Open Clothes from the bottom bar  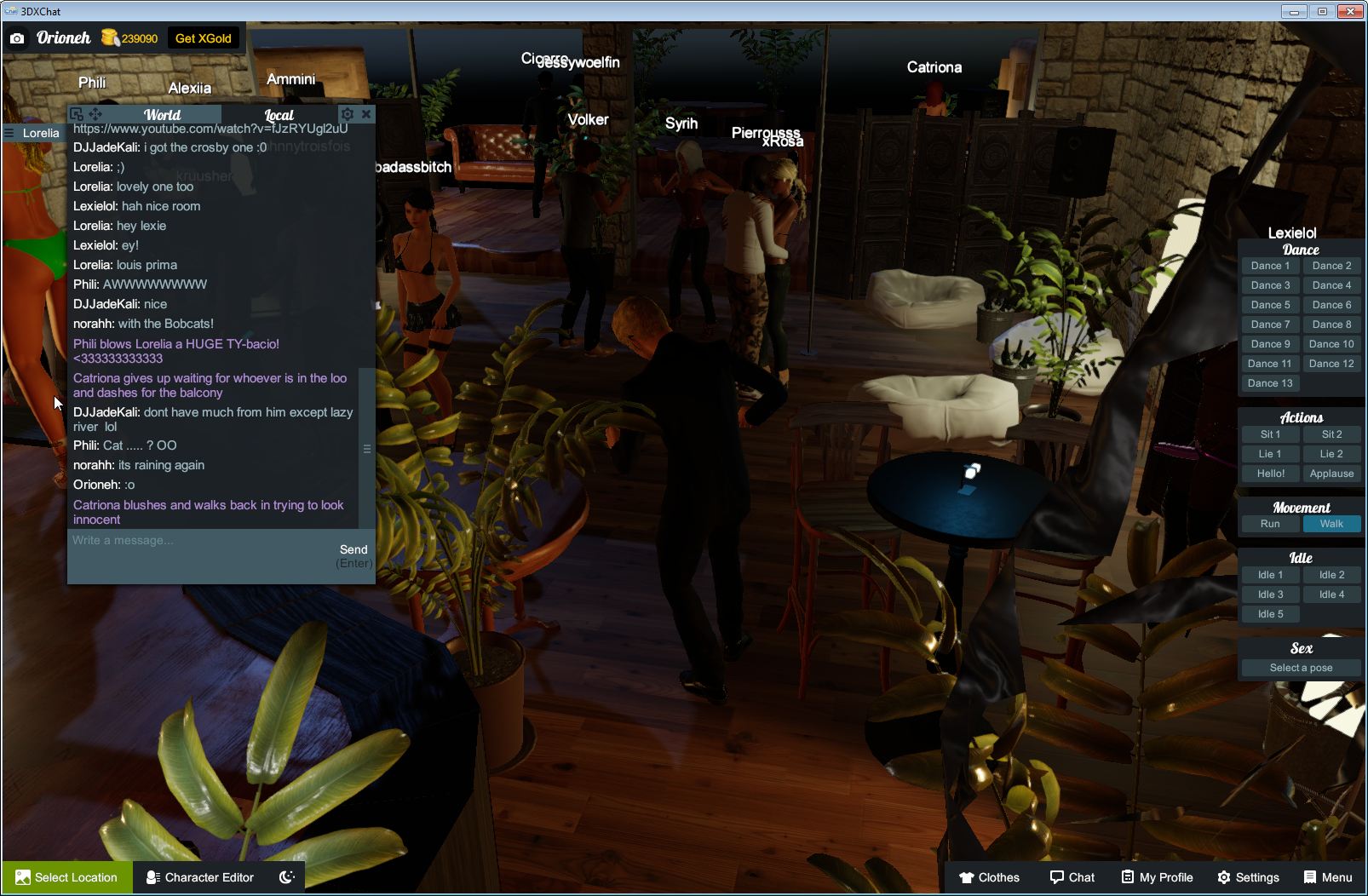(991, 877)
